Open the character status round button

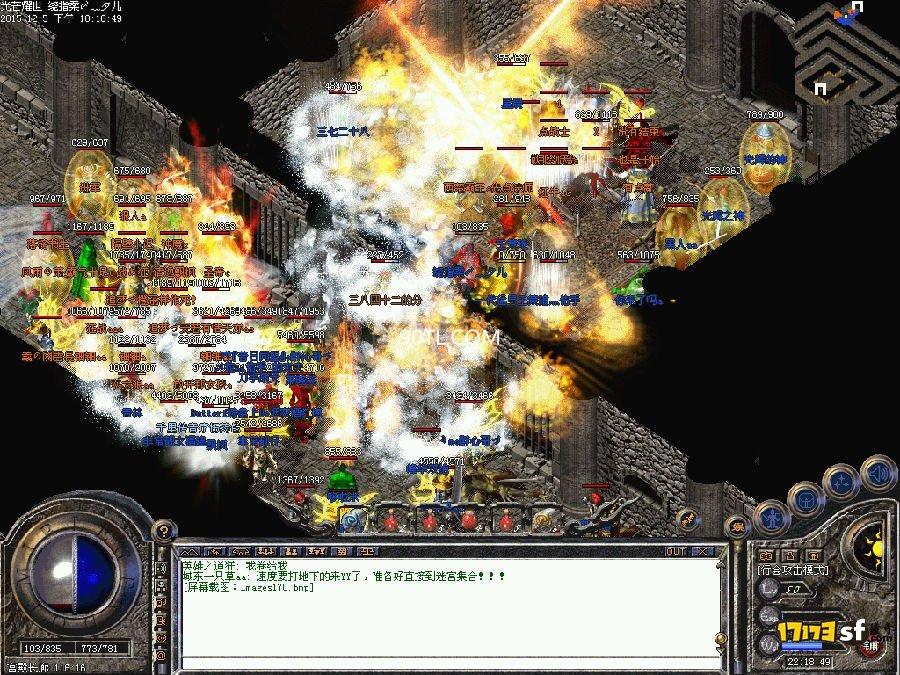click(x=773, y=517)
